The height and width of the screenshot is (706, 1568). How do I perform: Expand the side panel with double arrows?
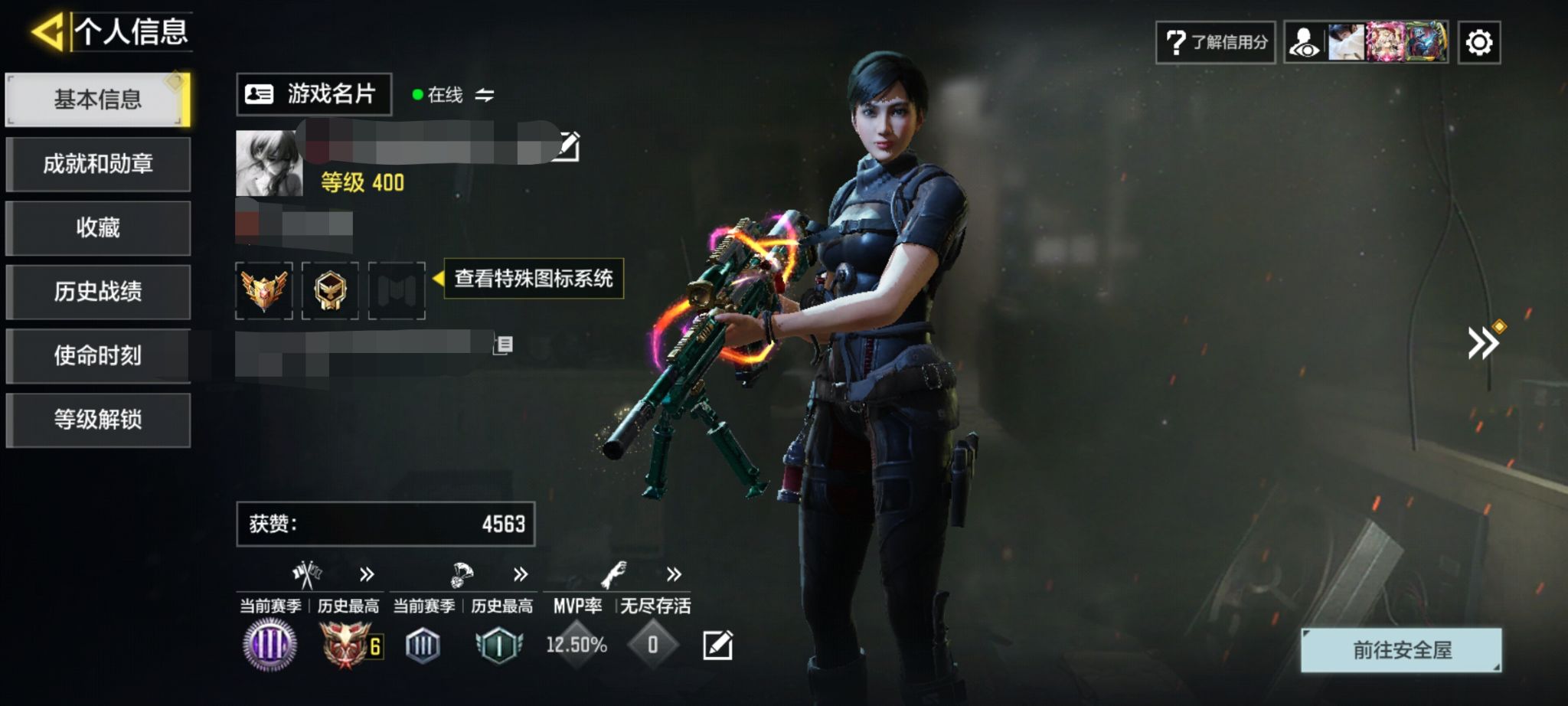[x=1483, y=342]
